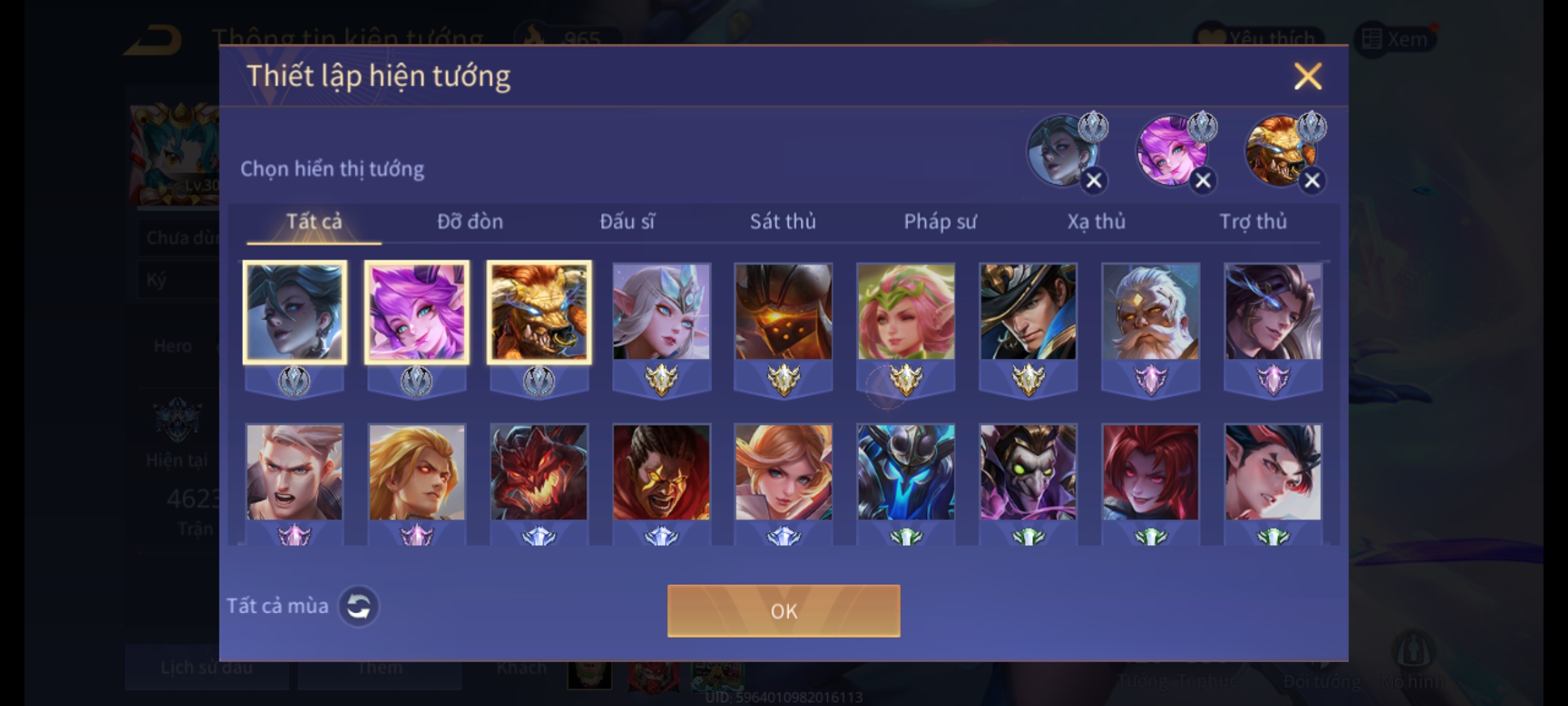1568x706 pixels.
Task: Select the gunslinger in the black hat
Action: pos(1028,312)
